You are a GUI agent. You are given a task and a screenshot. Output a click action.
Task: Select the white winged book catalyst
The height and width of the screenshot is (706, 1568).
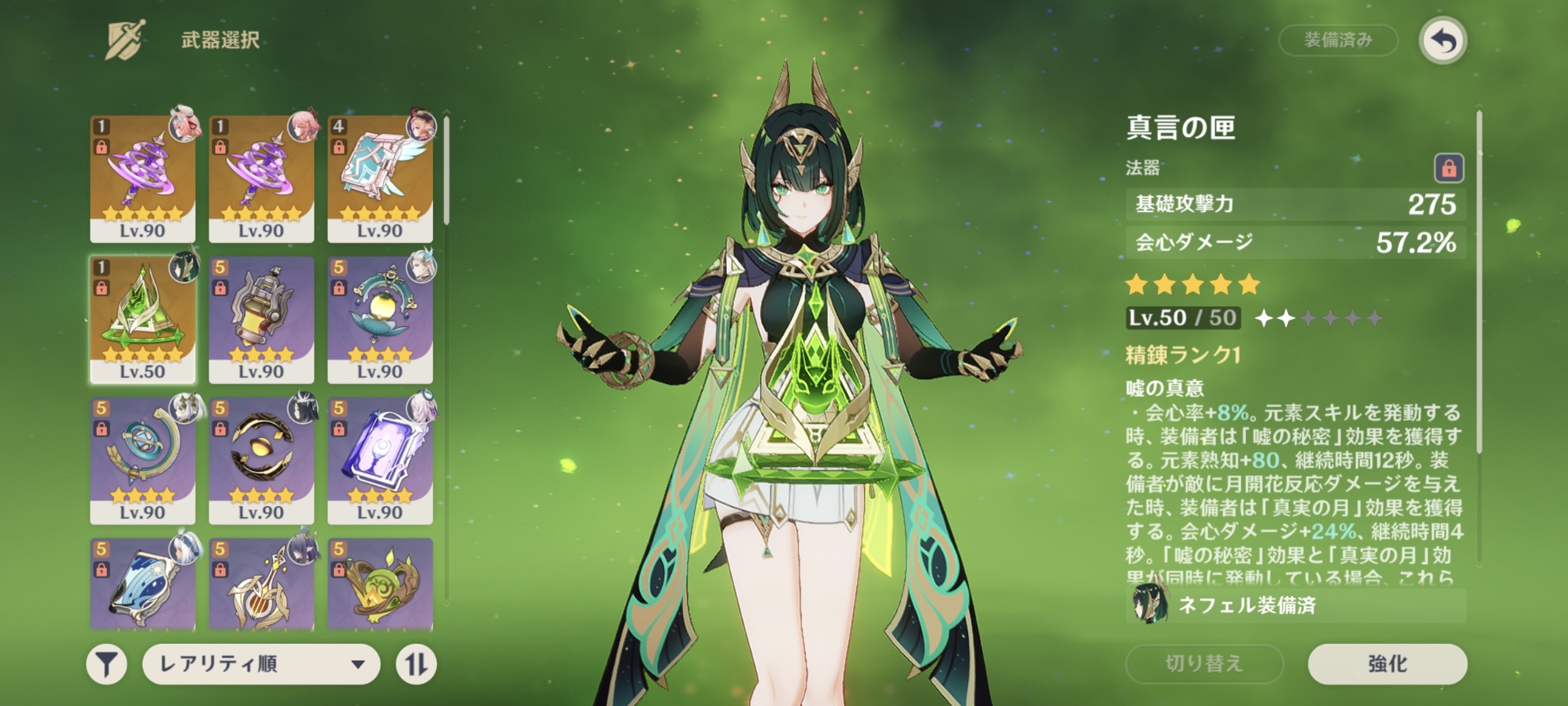coord(380,178)
